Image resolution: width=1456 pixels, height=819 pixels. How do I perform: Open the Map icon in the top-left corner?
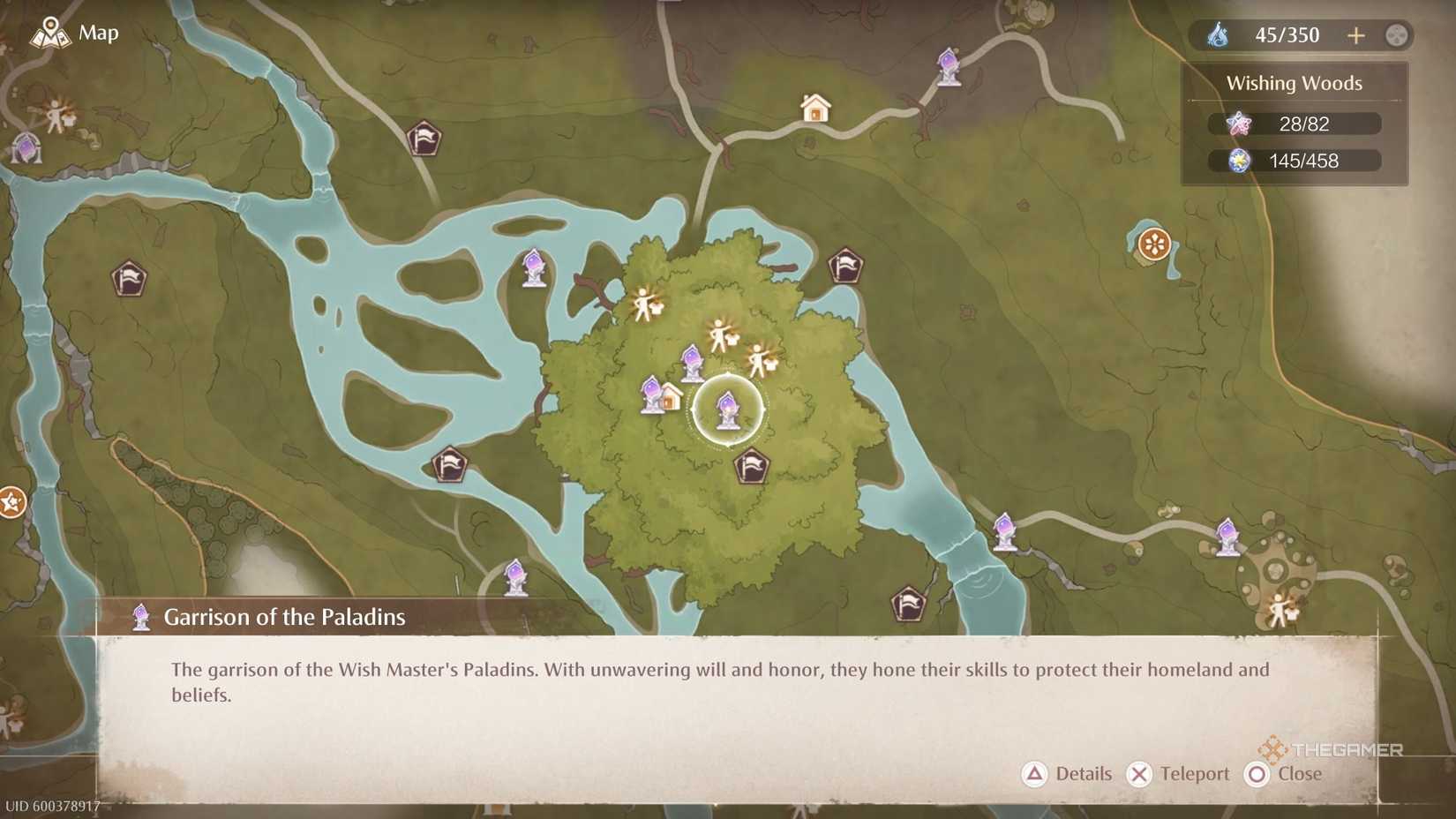point(52,33)
